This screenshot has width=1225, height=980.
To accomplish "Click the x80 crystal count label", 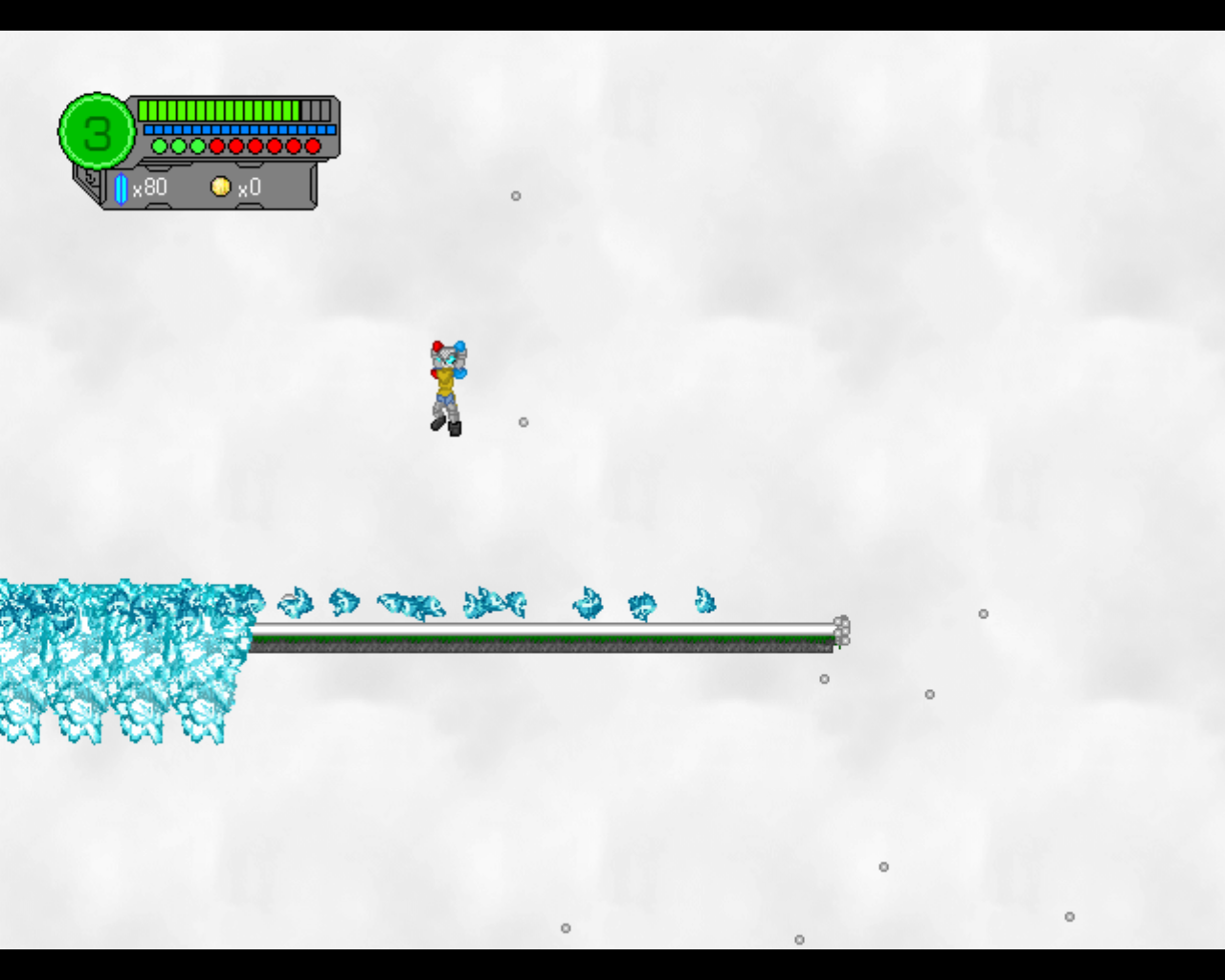I will point(152,188).
